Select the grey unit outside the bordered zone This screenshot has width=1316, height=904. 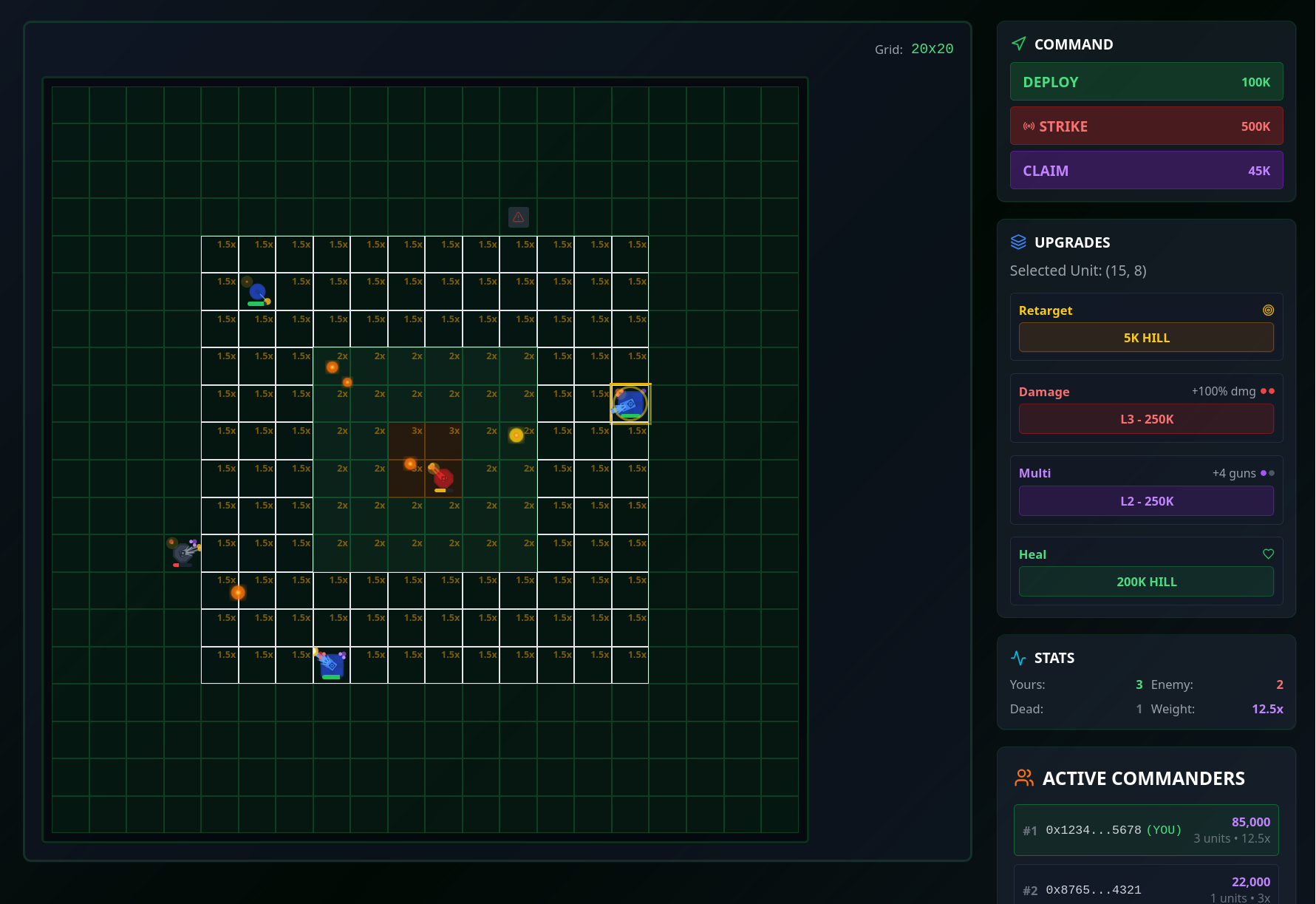(183, 552)
